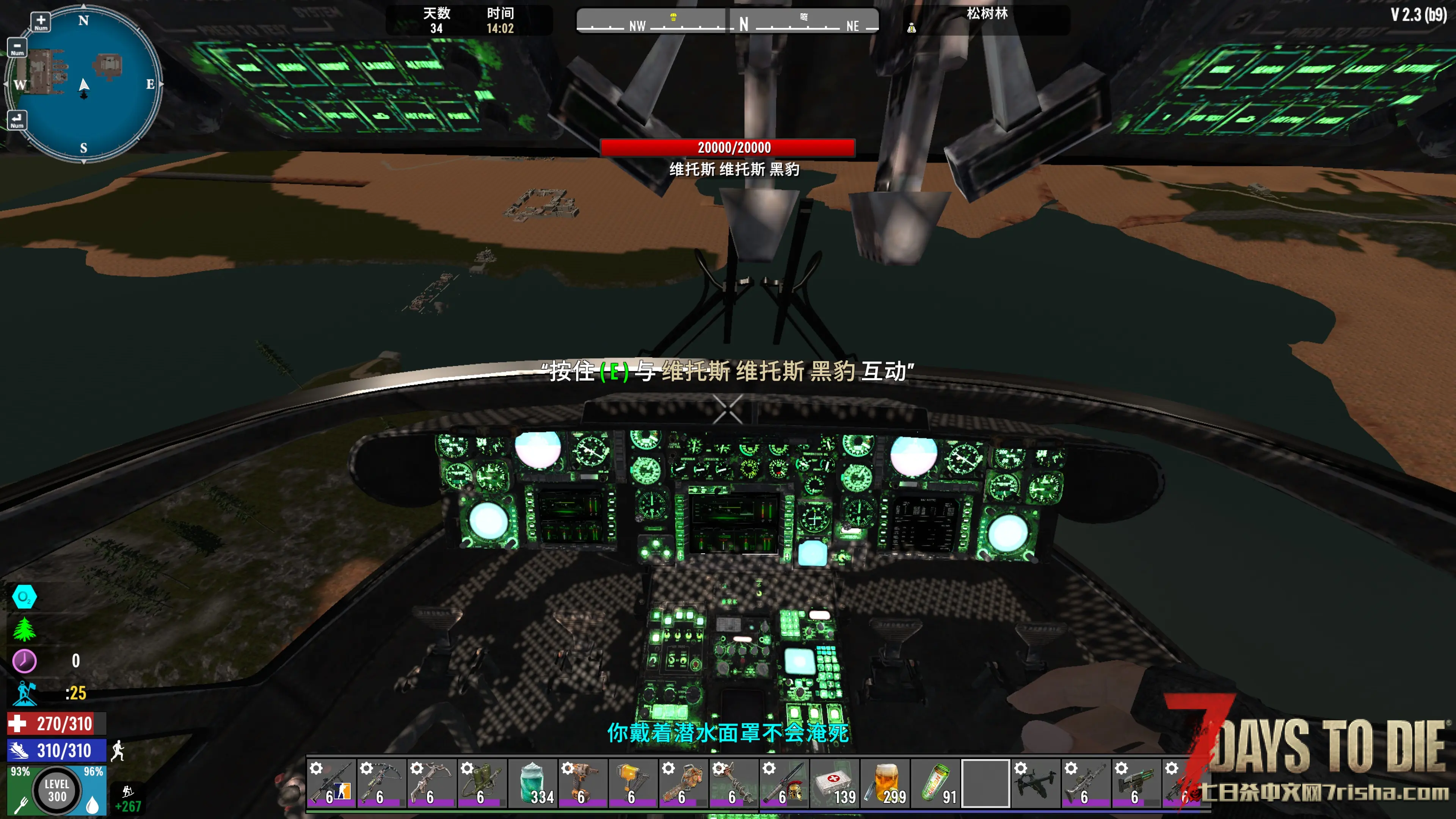Screen dimensions: 1456x819
Task: Select the chainsaw hotbar slot
Action: tap(683, 783)
